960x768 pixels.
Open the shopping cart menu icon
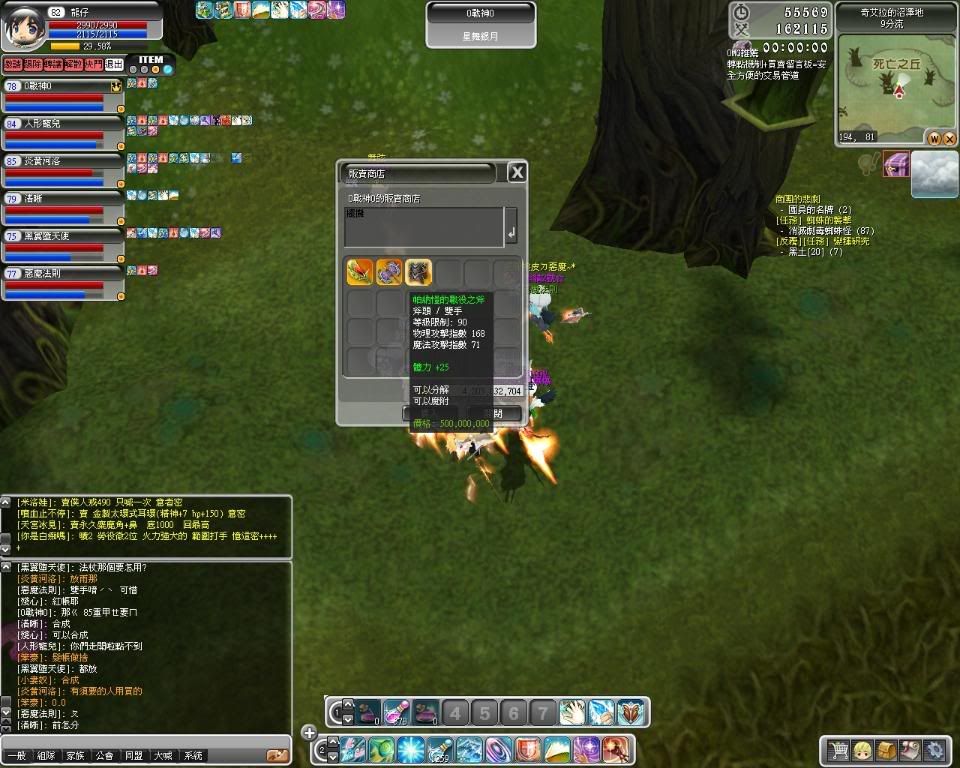coord(838,749)
